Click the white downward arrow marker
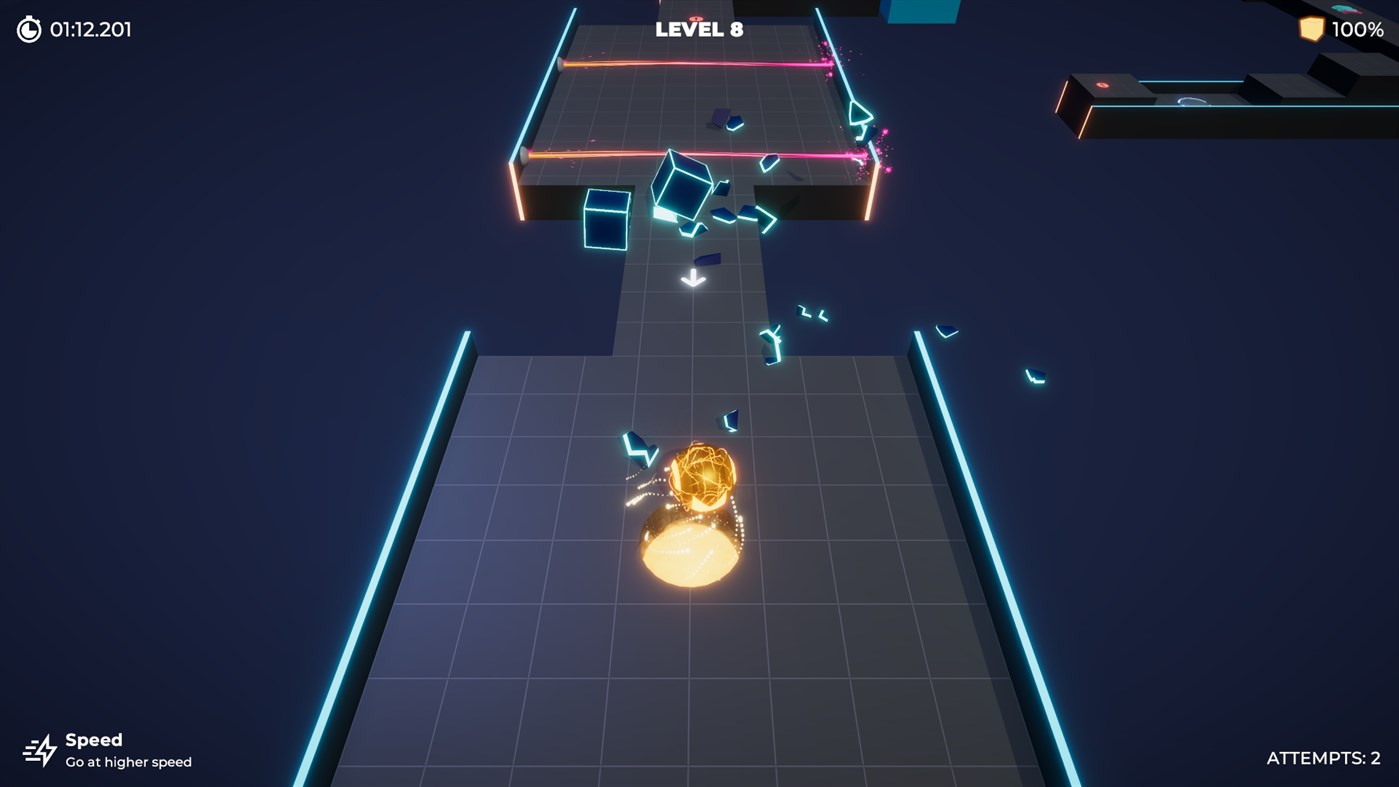The image size is (1399, 787). (691, 277)
